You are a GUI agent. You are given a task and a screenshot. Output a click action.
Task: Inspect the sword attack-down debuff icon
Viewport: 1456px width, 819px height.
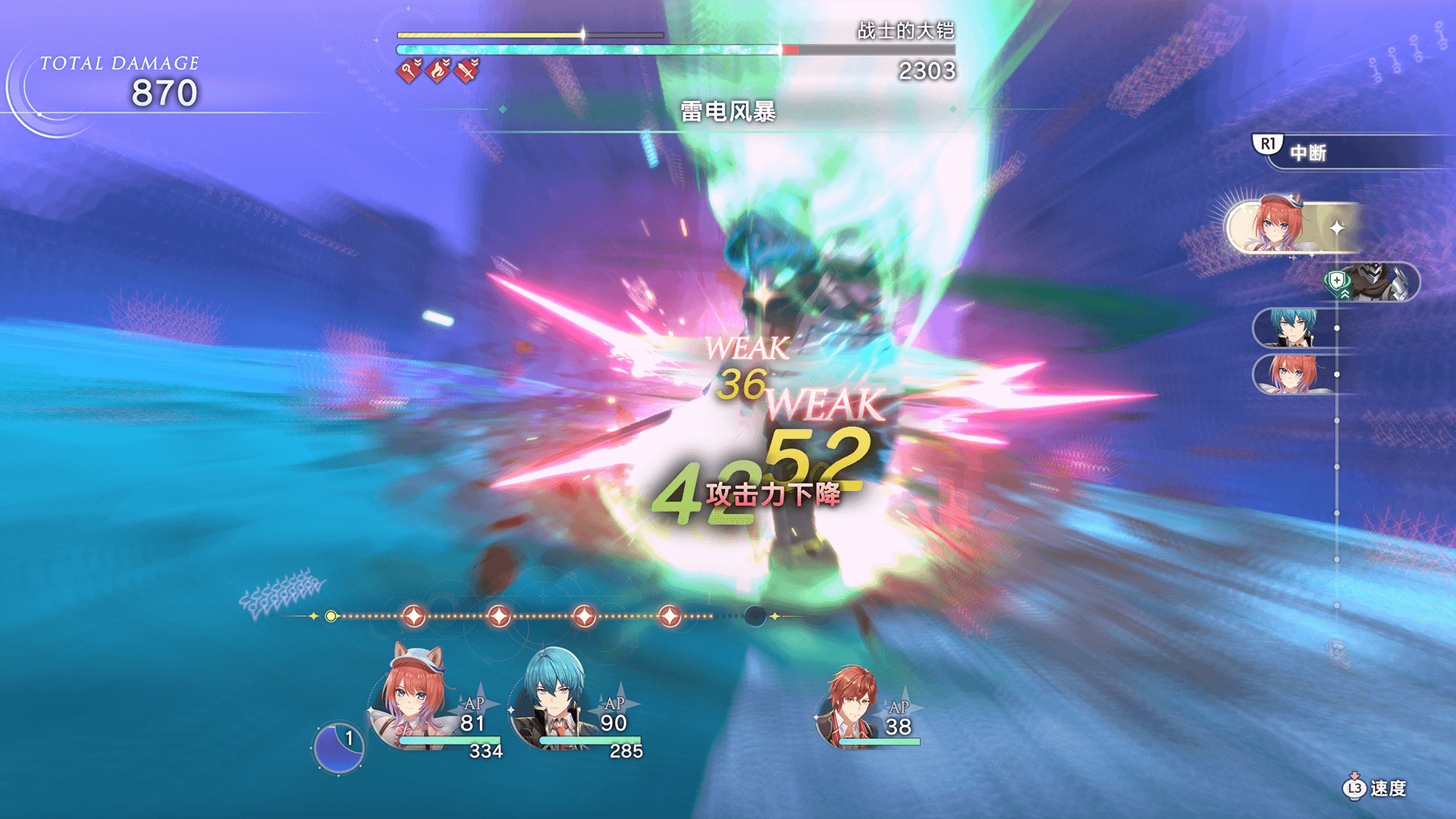coord(467,71)
